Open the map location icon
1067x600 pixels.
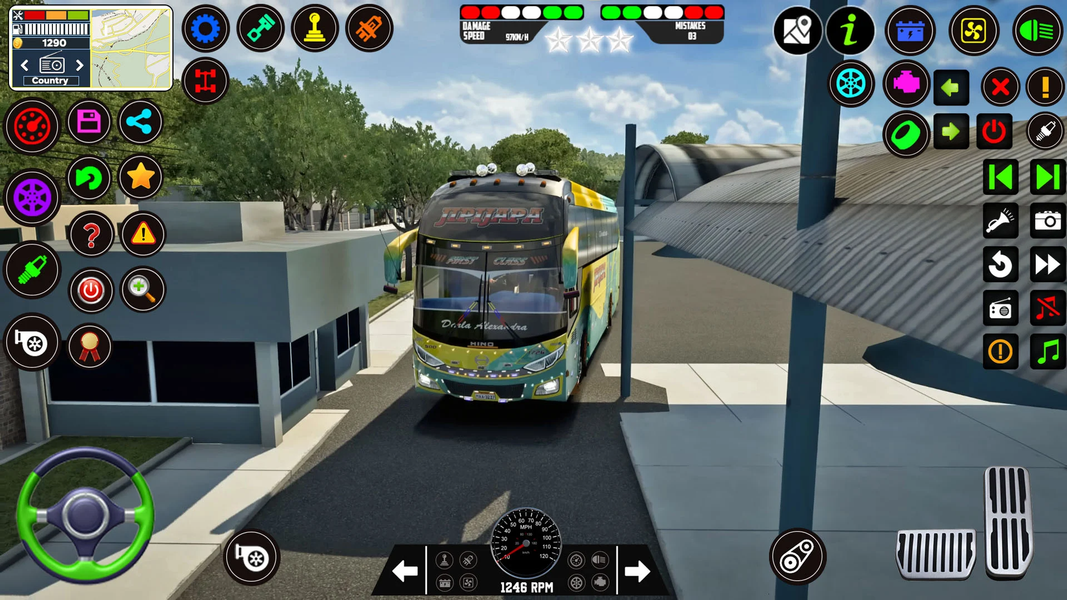pyautogui.click(x=797, y=31)
